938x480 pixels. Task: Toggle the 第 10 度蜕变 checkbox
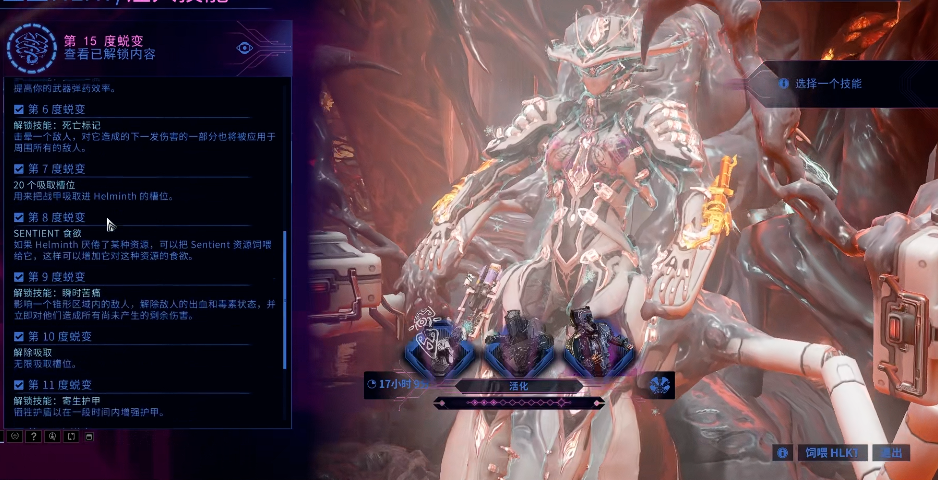[x=19, y=335]
